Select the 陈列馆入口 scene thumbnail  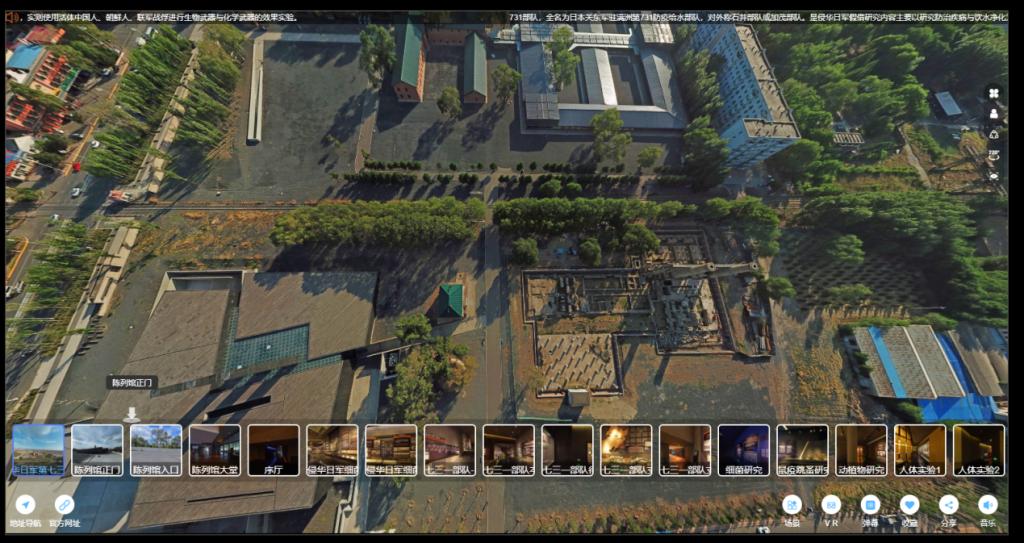point(156,449)
